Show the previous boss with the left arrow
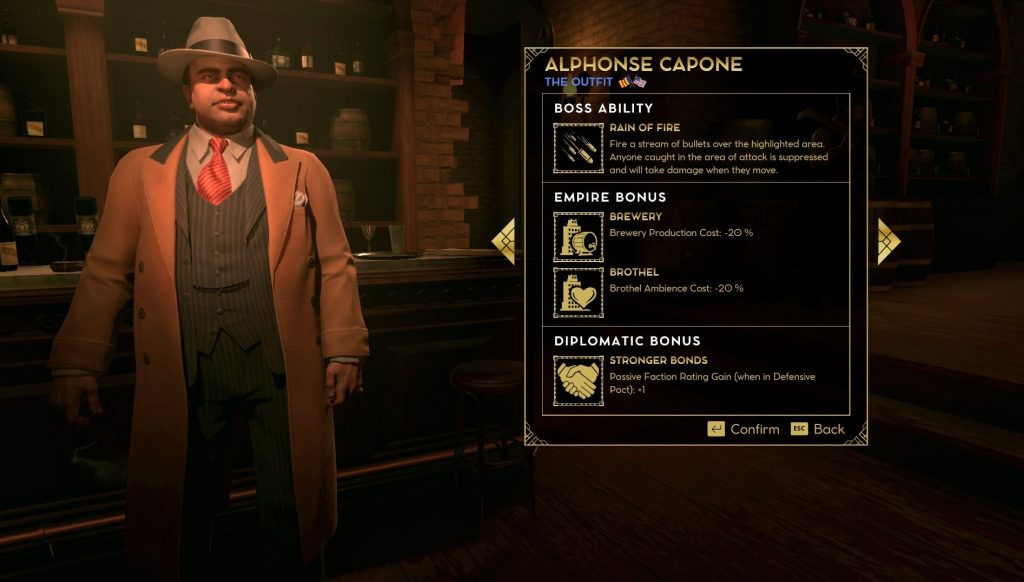Image resolution: width=1024 pixels, height=582 pixels. click(x=505, y=241)
